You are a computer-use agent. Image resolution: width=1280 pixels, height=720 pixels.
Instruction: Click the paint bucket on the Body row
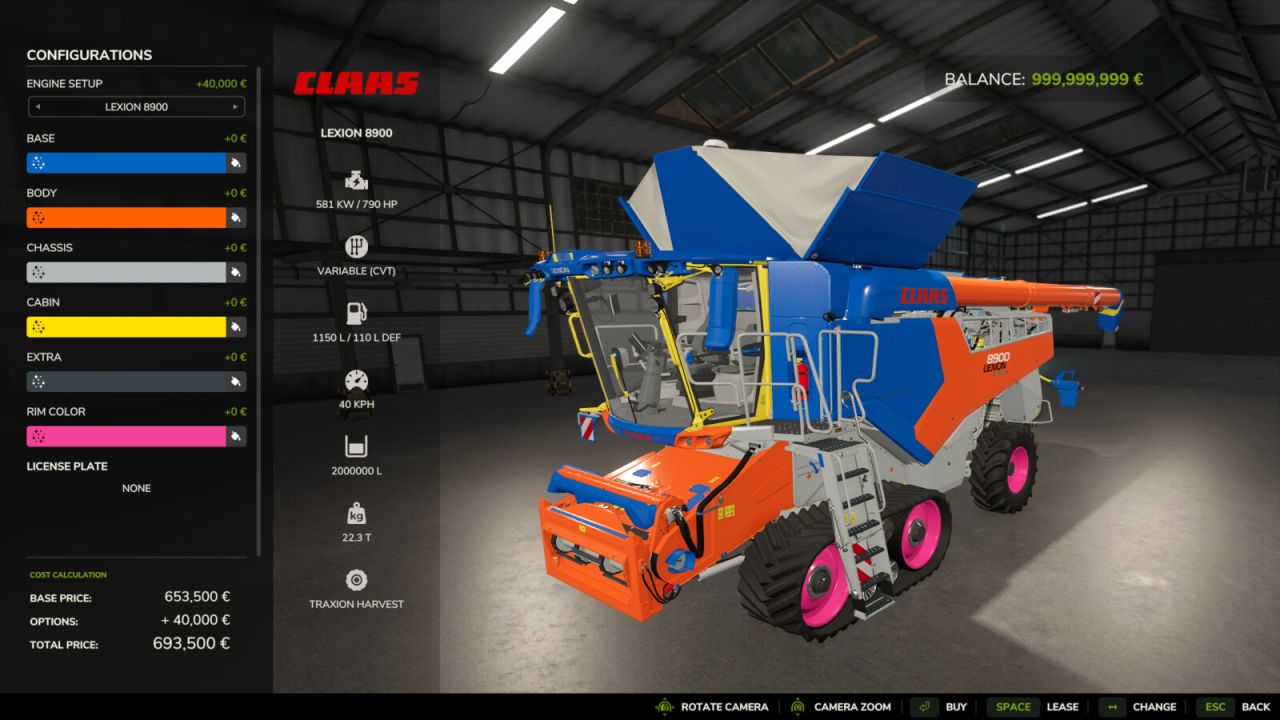tap(237, 217)
